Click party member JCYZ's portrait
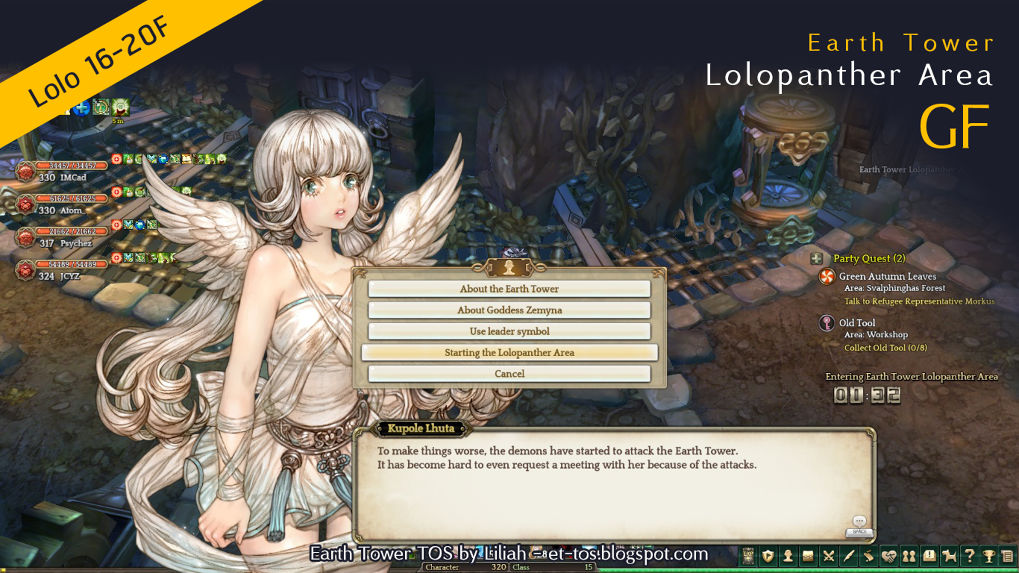 point(25,269)
